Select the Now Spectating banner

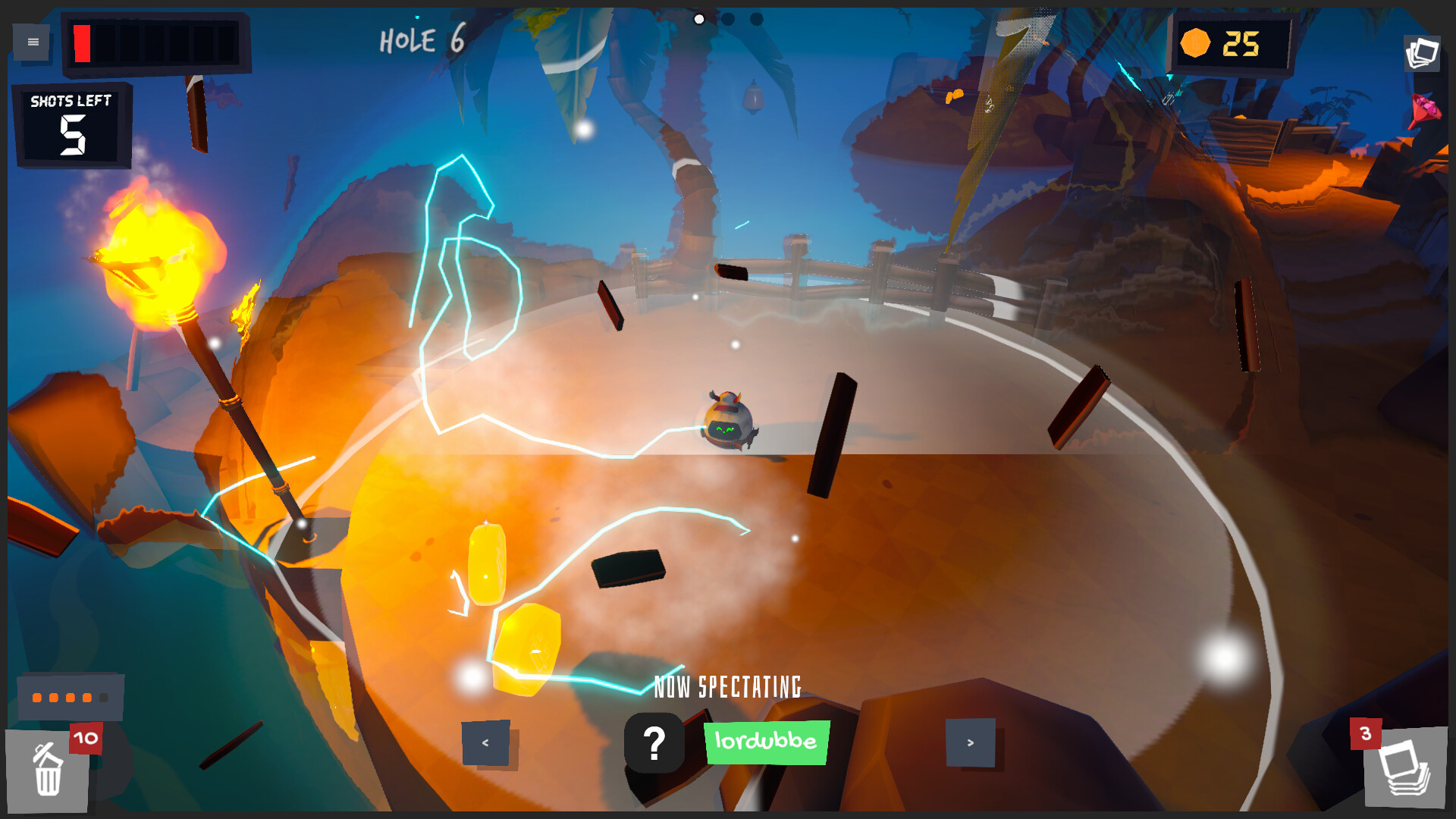(x=729, y=685)
